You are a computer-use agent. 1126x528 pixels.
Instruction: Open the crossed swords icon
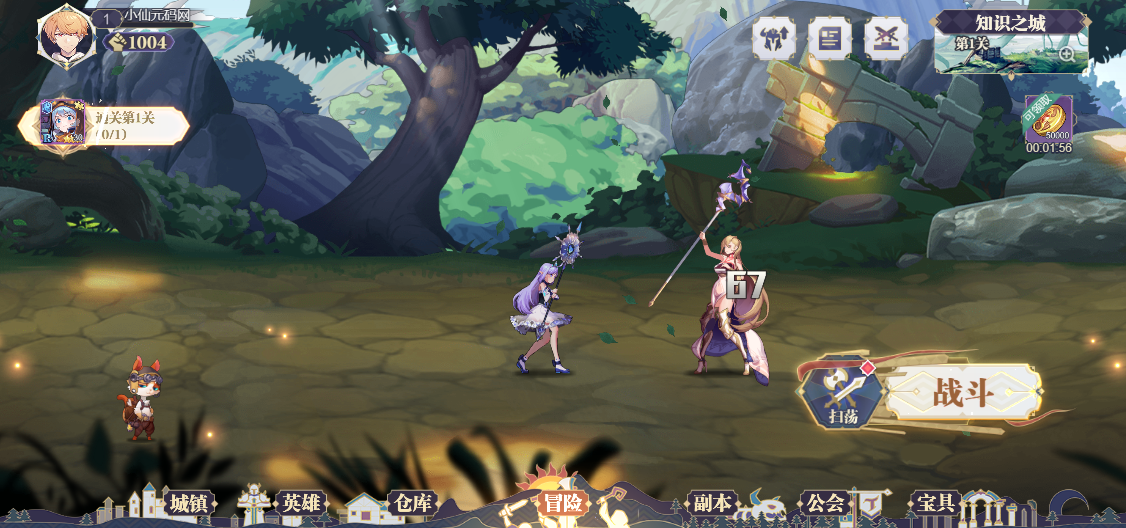pos(885,39)
